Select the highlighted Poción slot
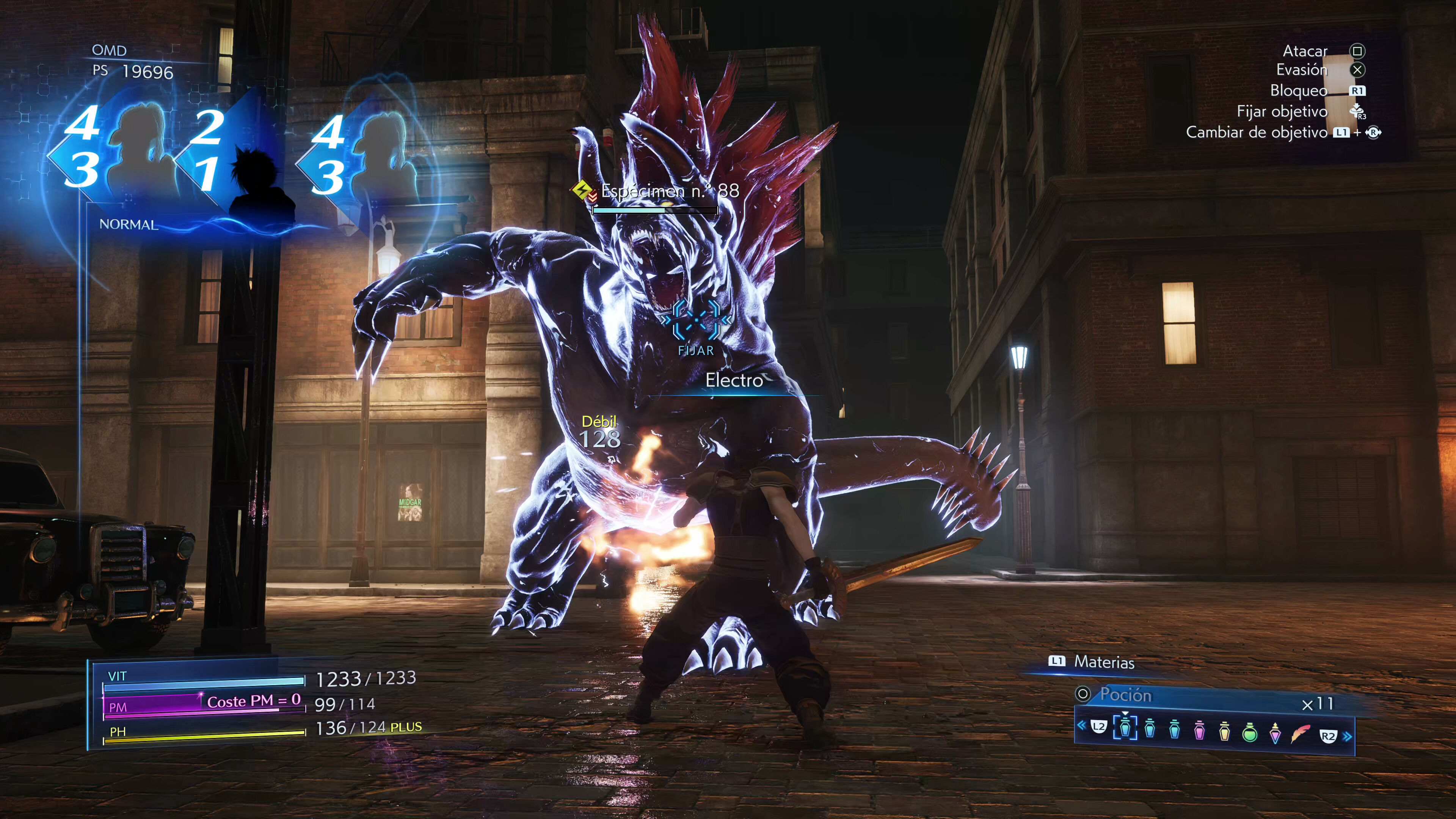The height and width of the screenshot is (819, 1456). coord(1125,728)
